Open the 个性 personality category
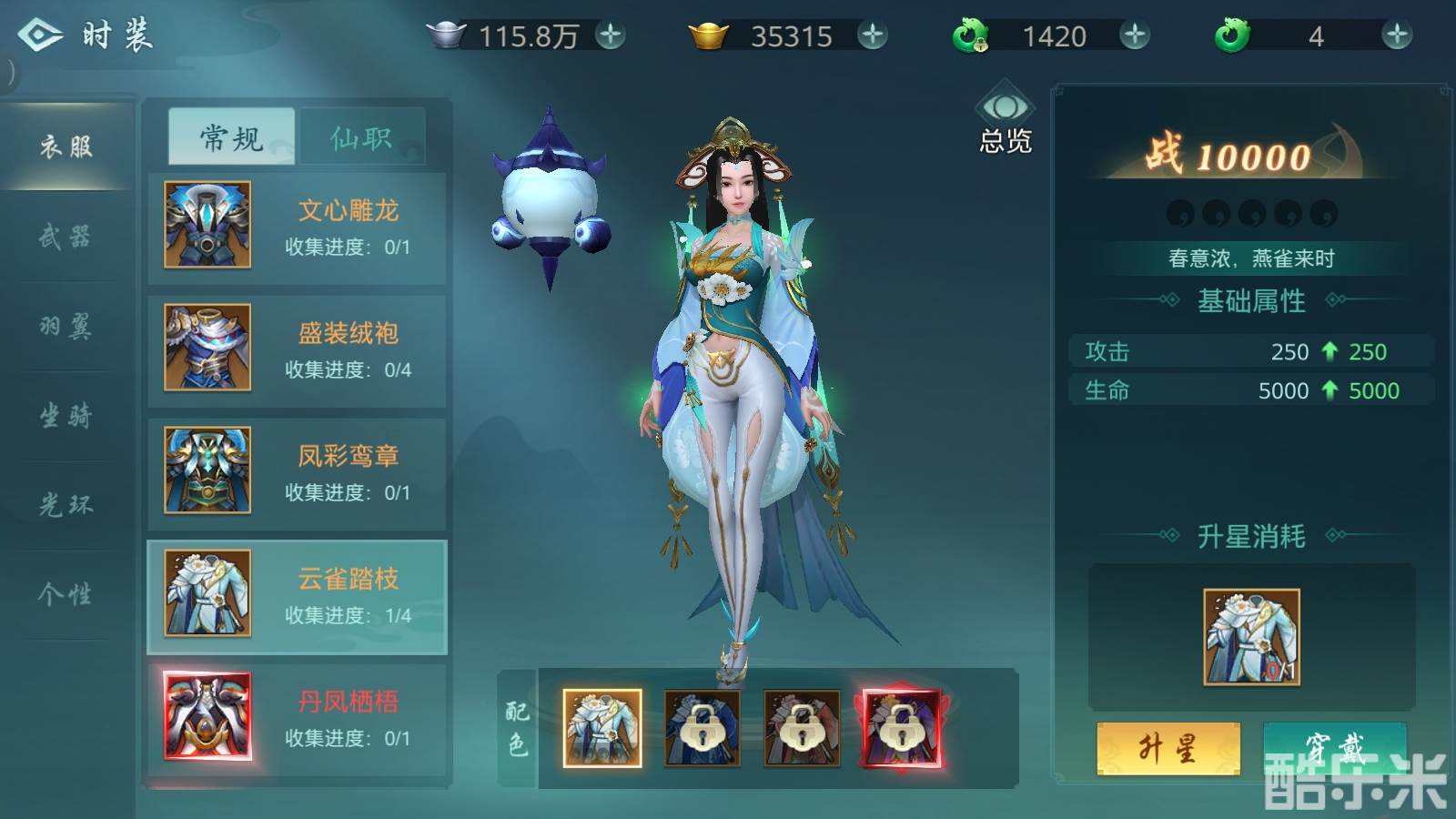This screenshot has height=819, width=1456. (66, 594)
